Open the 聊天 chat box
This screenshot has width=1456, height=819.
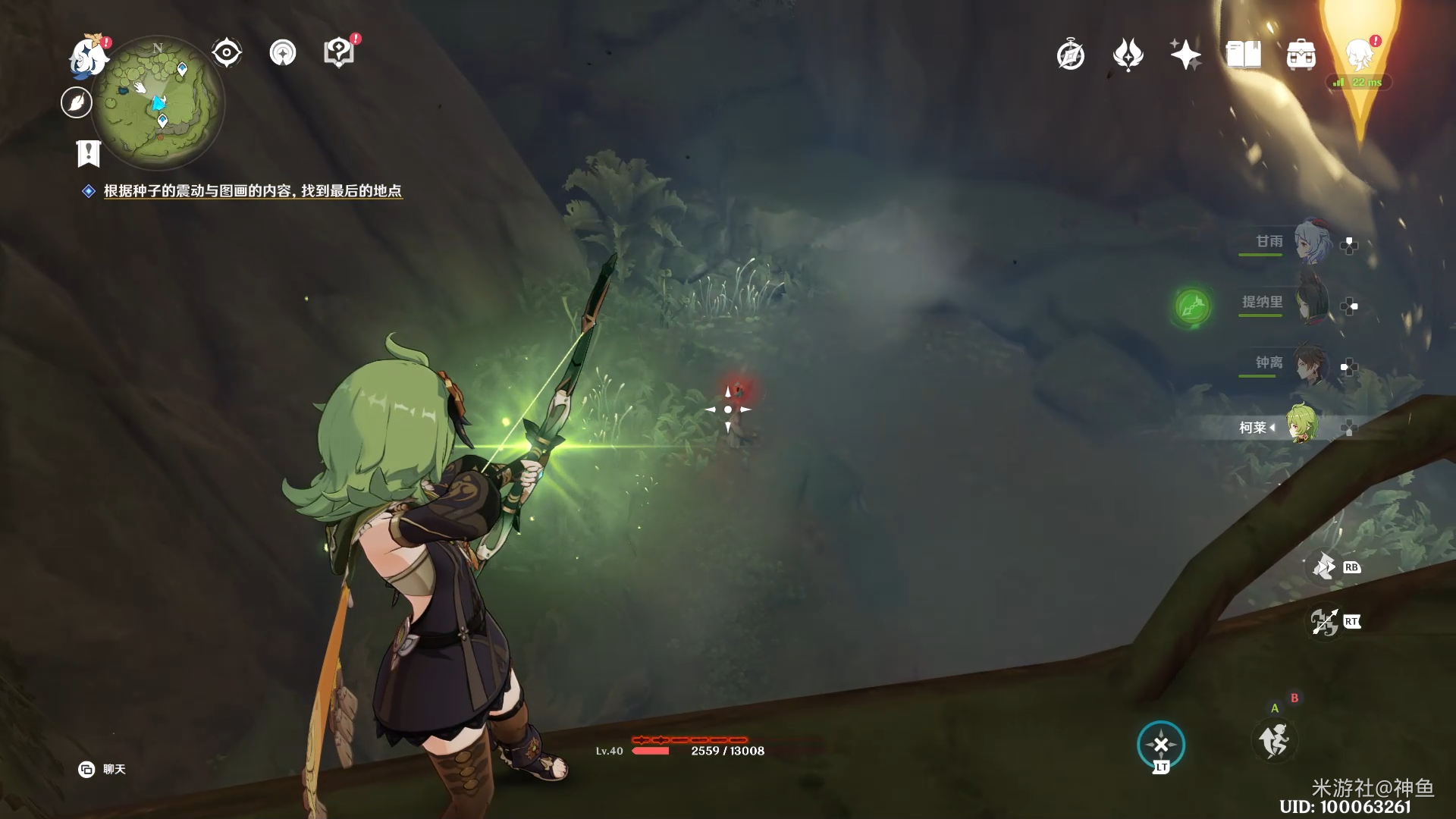[x=102, y=769]
